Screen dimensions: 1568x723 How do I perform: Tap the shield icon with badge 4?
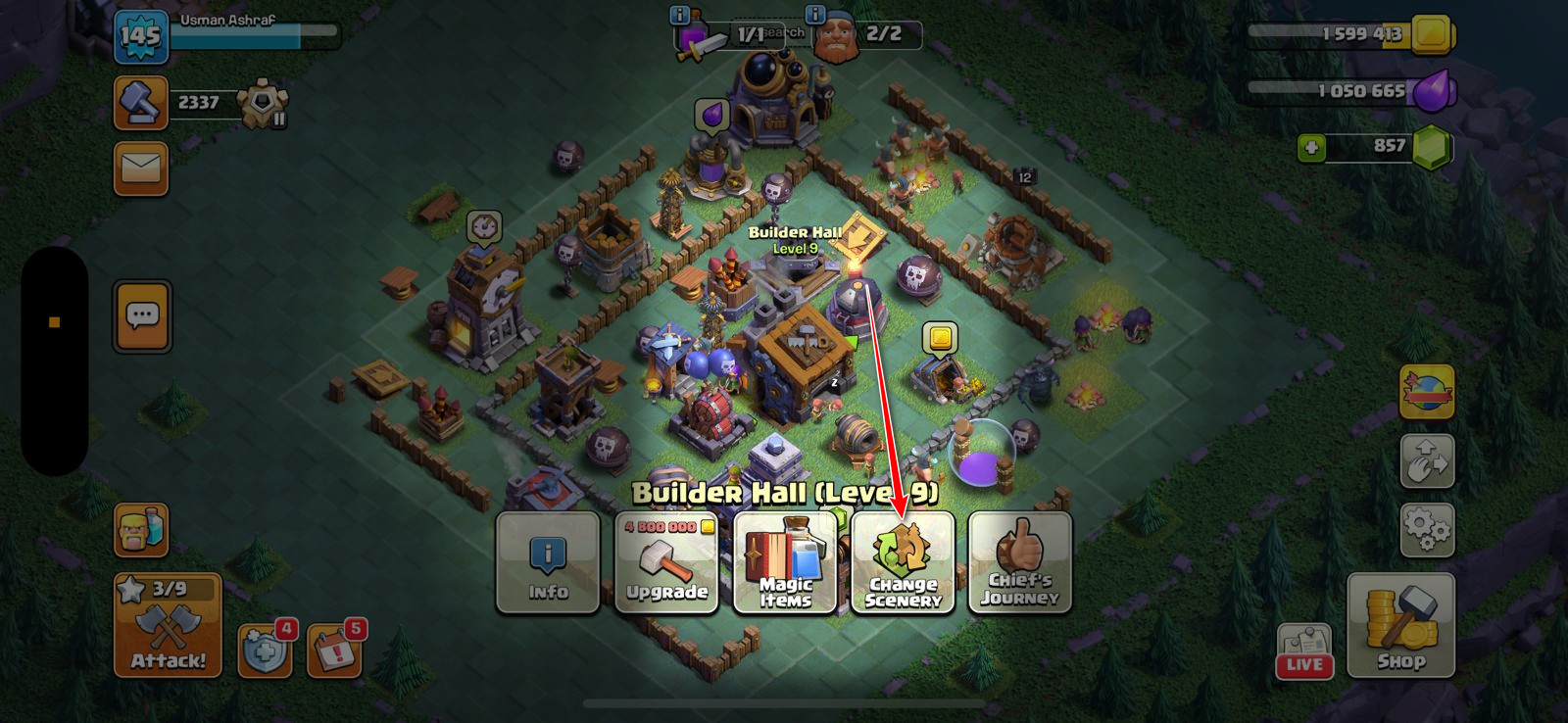(x=265, y=649)
